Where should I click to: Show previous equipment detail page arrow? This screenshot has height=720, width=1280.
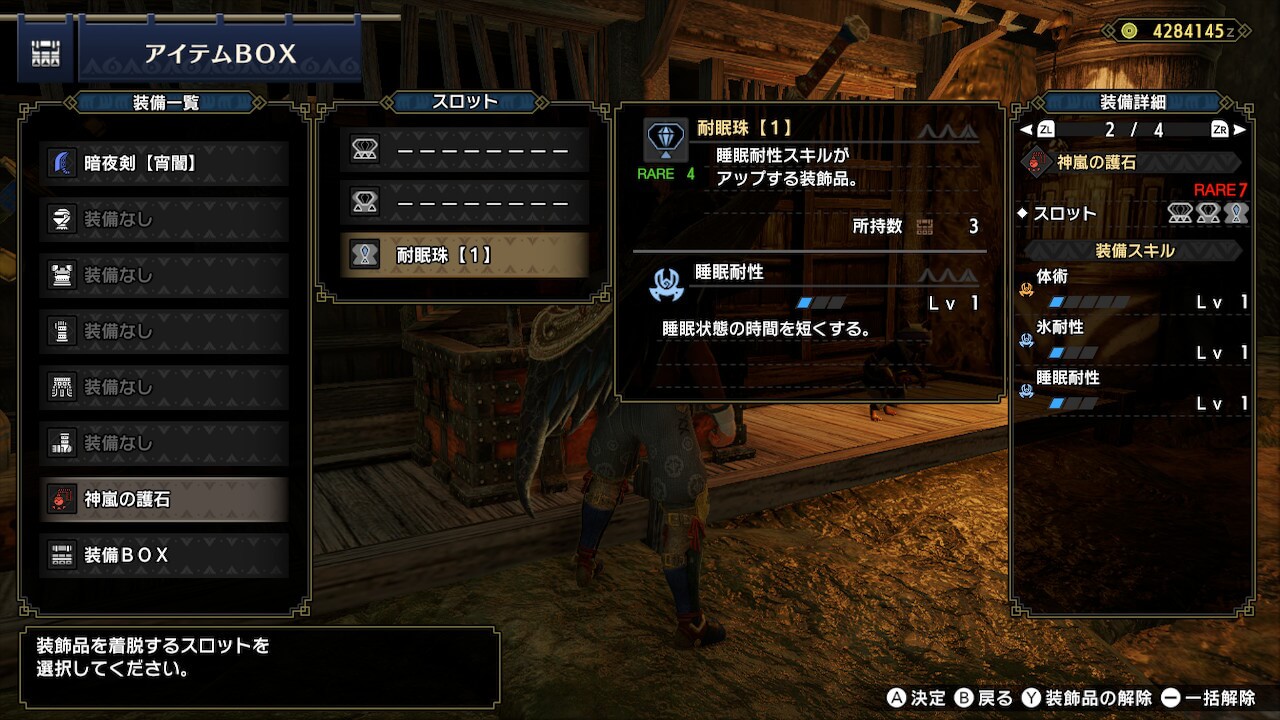1025,130
